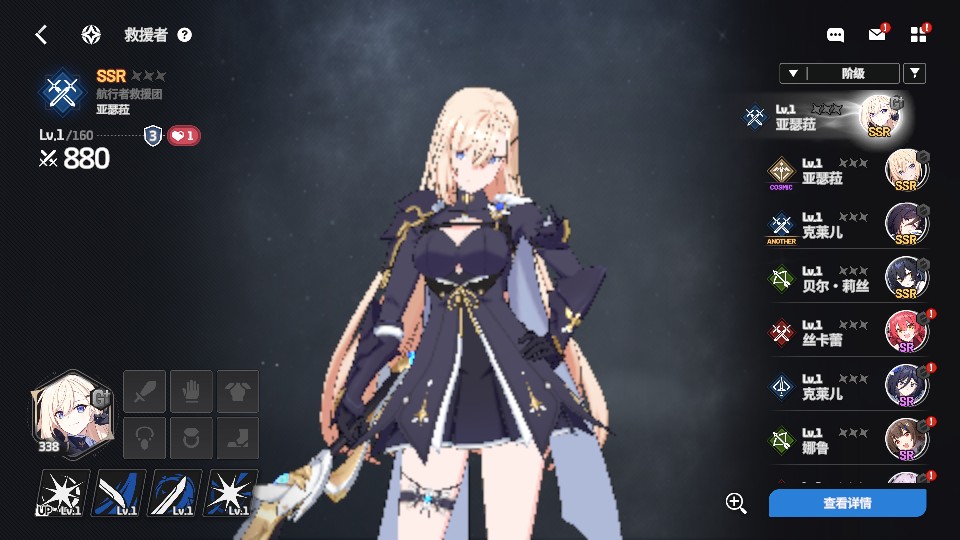Click the 查看详情 button
Screen dimensions: 960x540
tap(847, 503)
